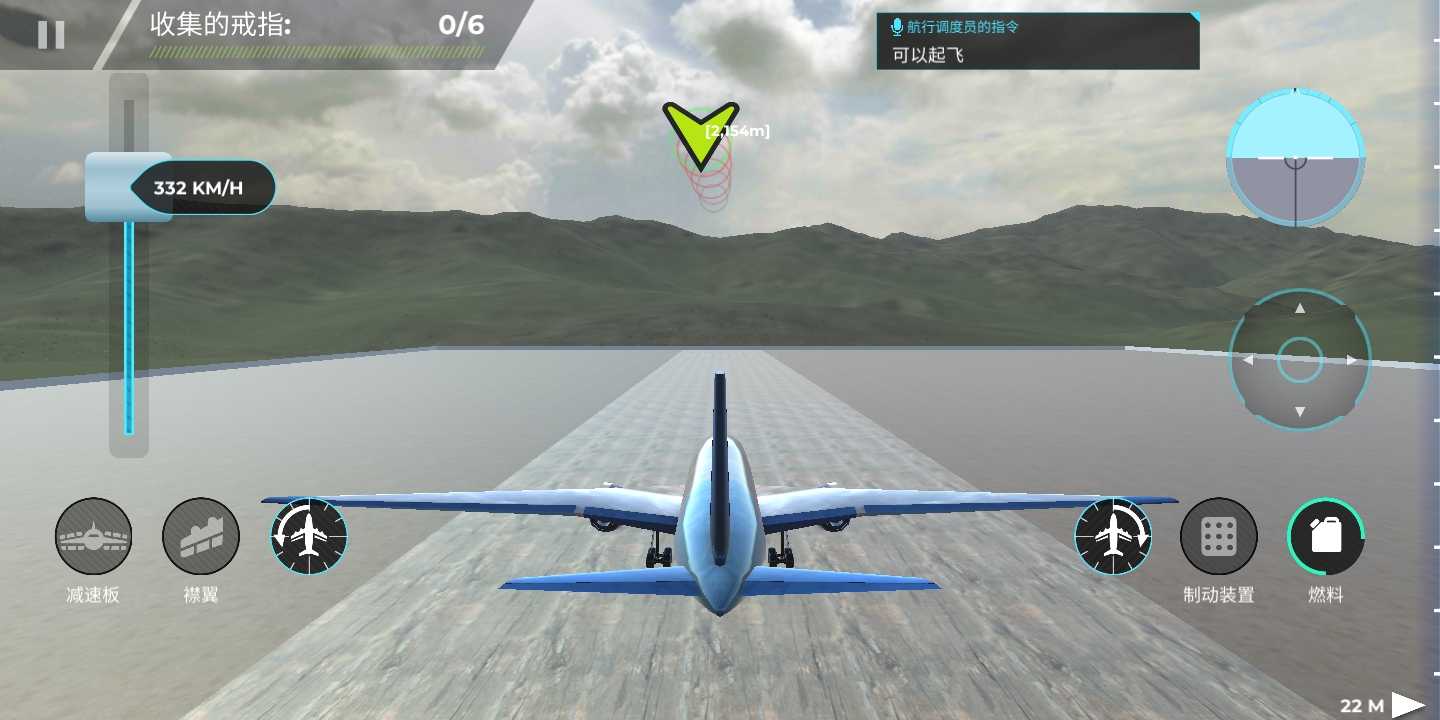Image resolution: width=1440 pixels, height=720 pixels.
Task: Click the 收集的戒指 0/6 ring counter
Action: point(300,27)
